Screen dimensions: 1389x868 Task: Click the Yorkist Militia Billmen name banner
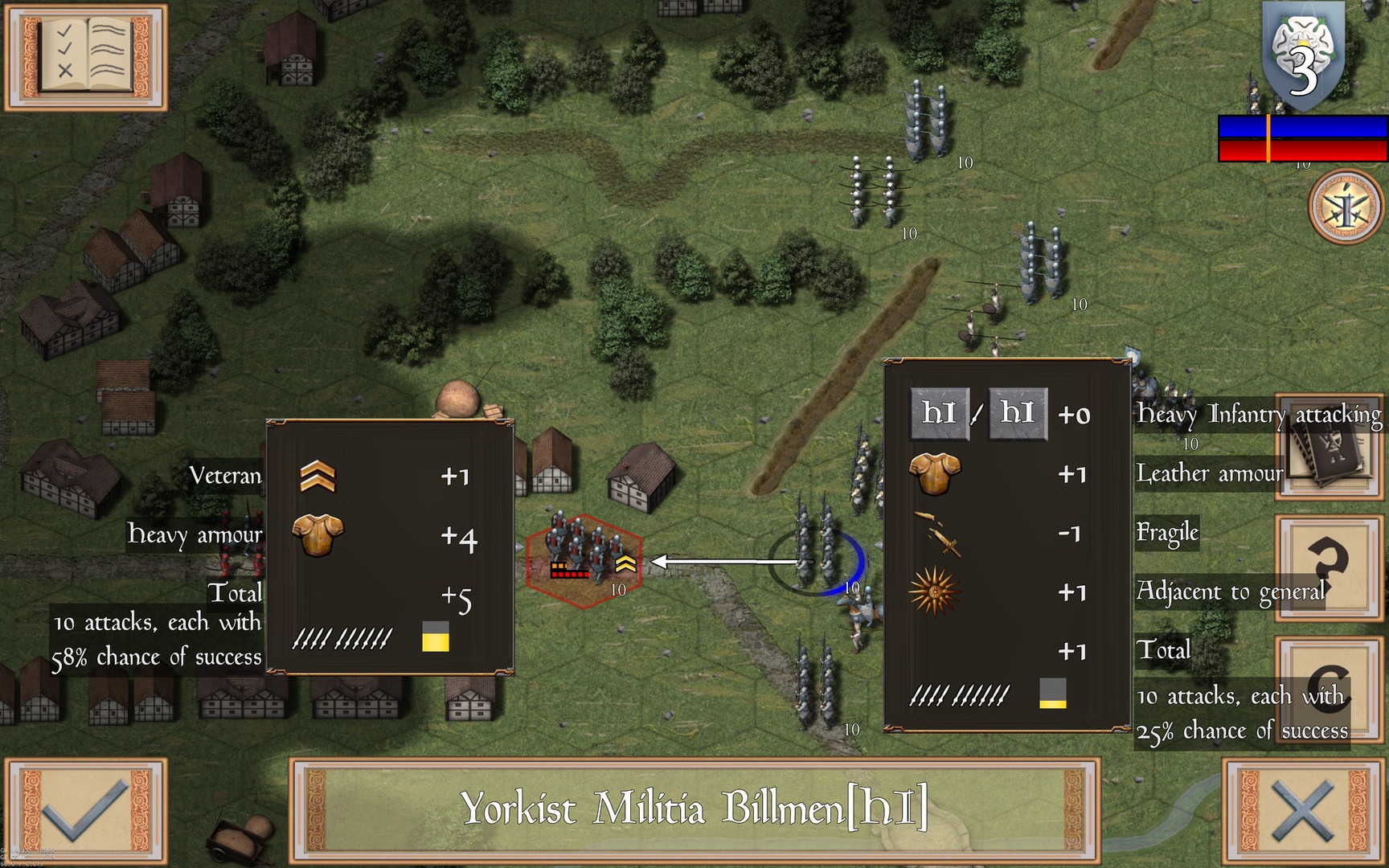pos(694,809)
